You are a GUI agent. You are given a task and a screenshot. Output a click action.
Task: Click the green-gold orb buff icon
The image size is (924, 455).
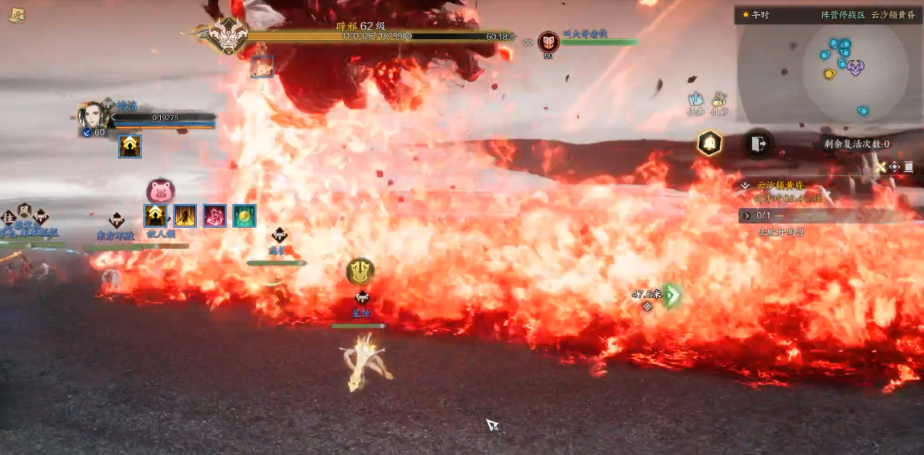244,216
